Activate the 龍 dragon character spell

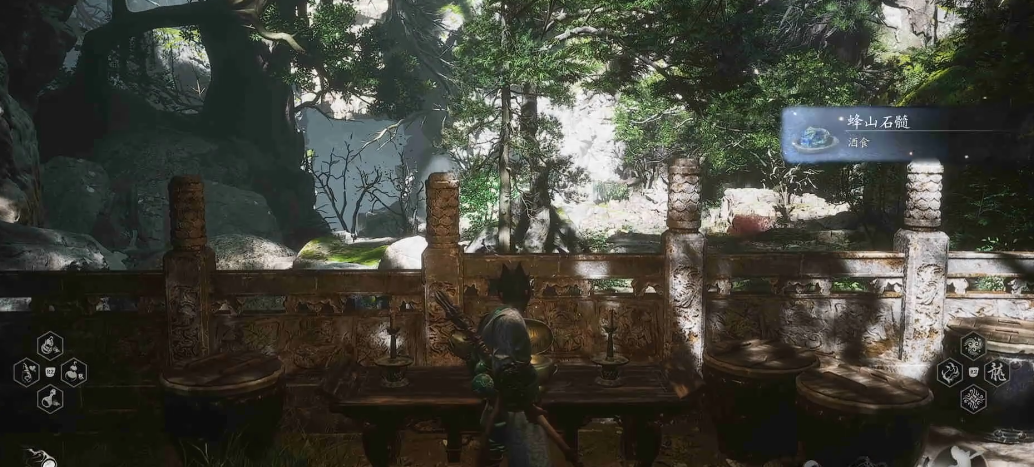[997, 373]
